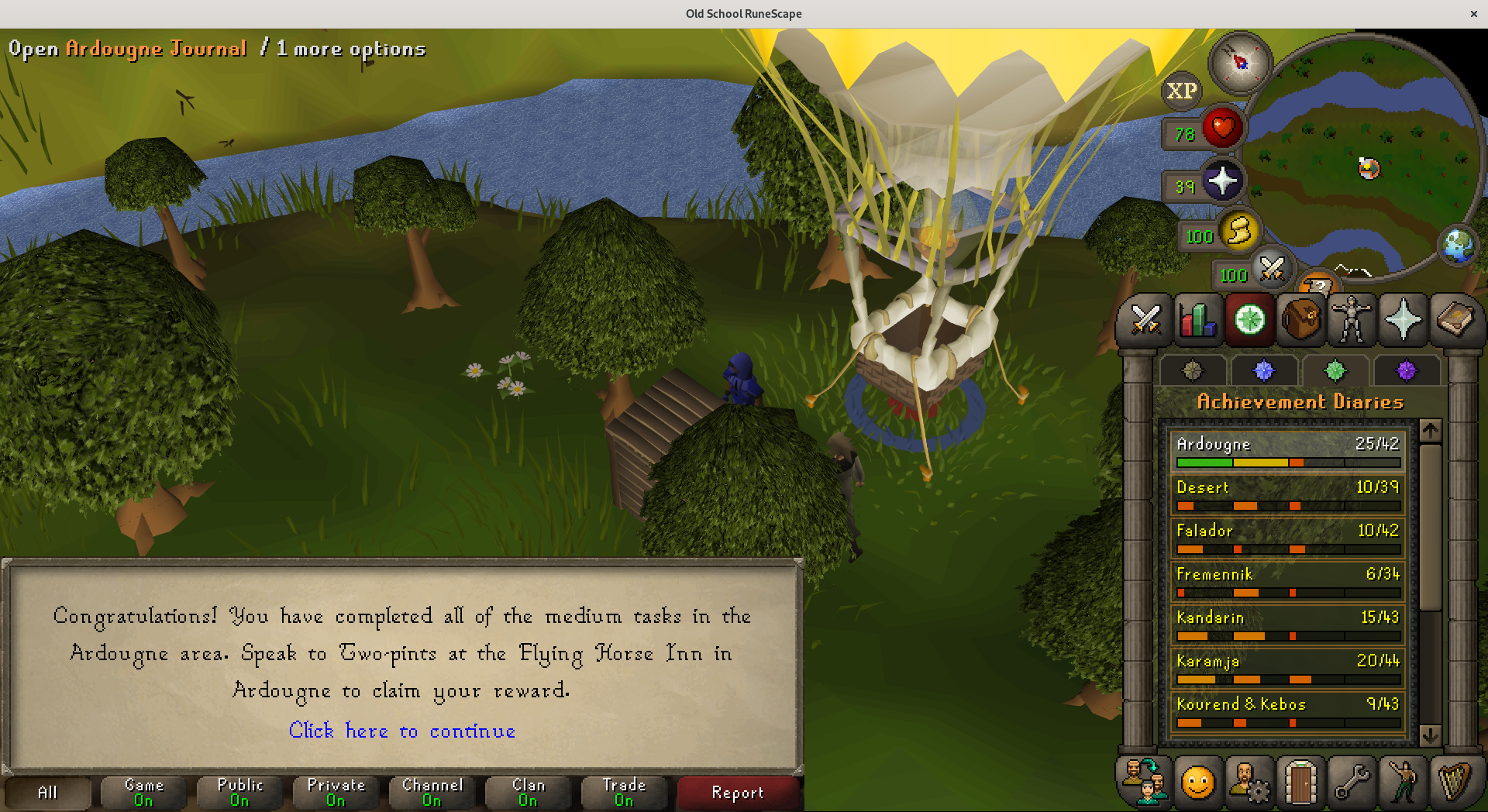Choose the Fremennik diary row

(x=1287, y=580)
